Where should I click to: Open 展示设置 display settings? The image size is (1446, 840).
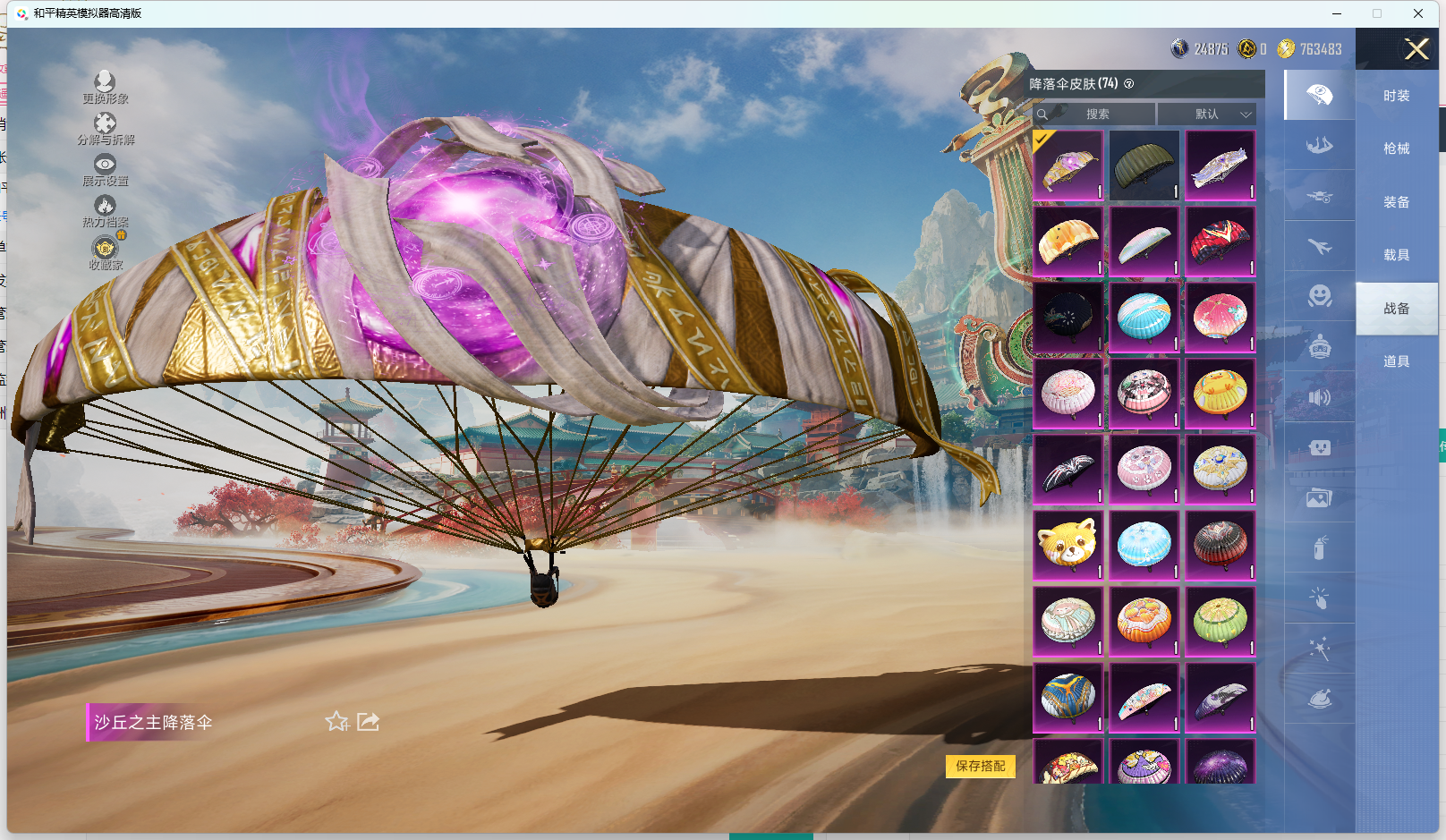(x=105, y=169)
